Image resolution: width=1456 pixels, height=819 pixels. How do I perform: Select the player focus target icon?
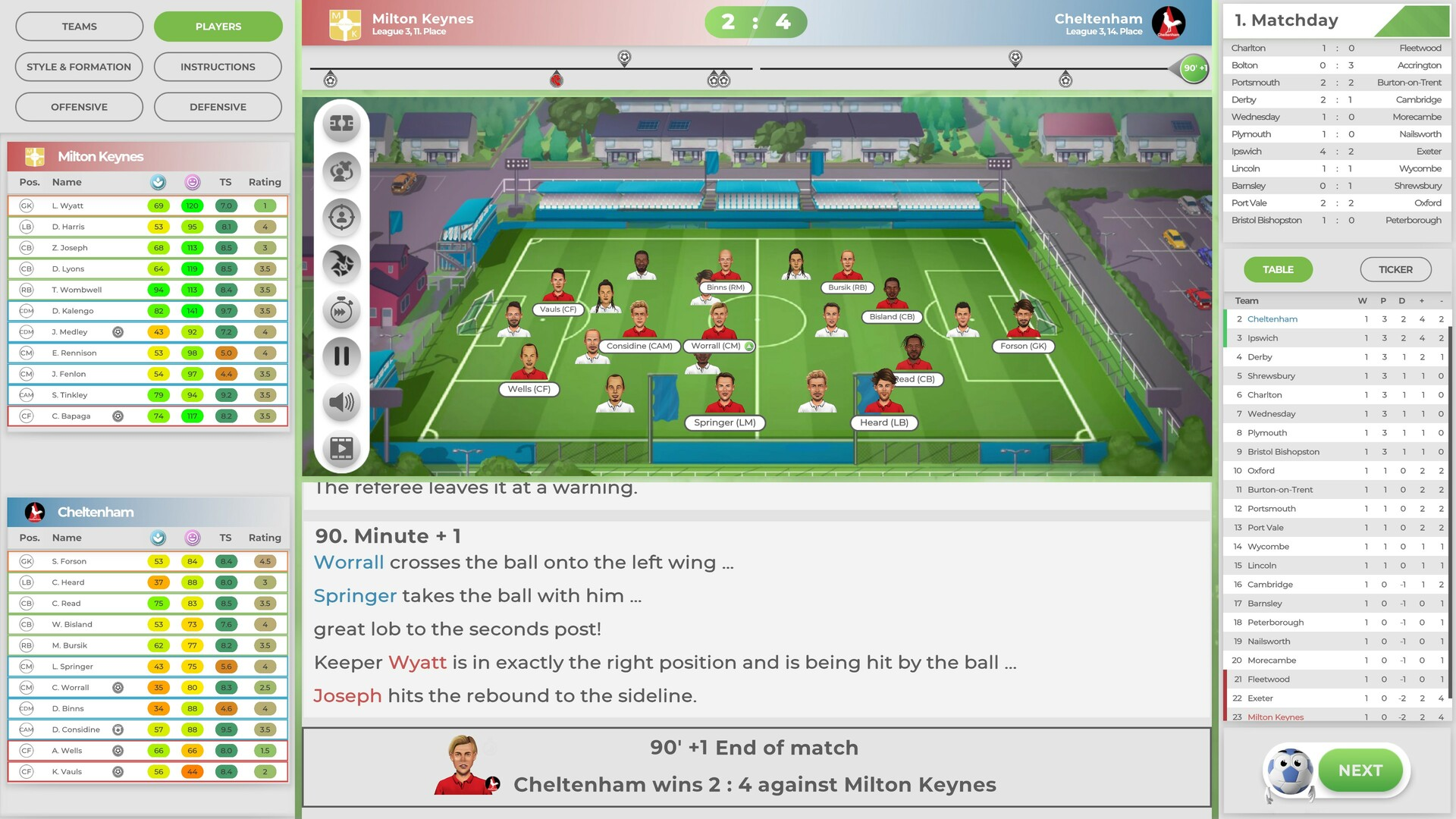tap(341, 218)
